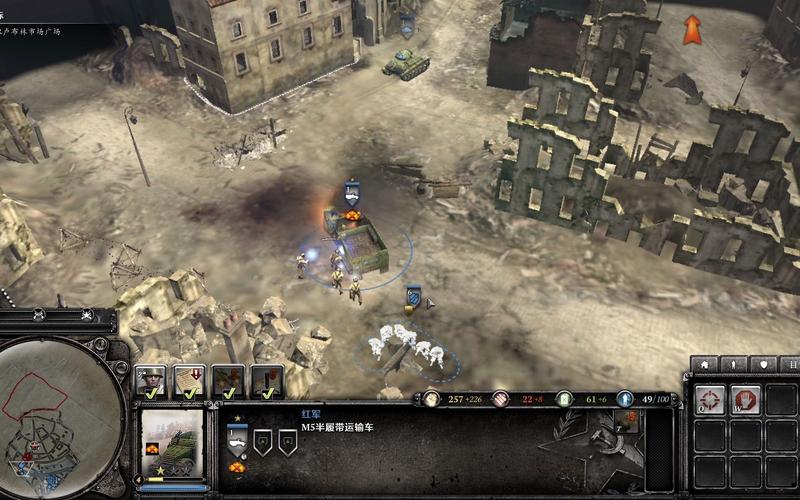Select the infantry squad shield marker
The height and width of the screenshot is (500, 800).
click(x=413, y=297)
